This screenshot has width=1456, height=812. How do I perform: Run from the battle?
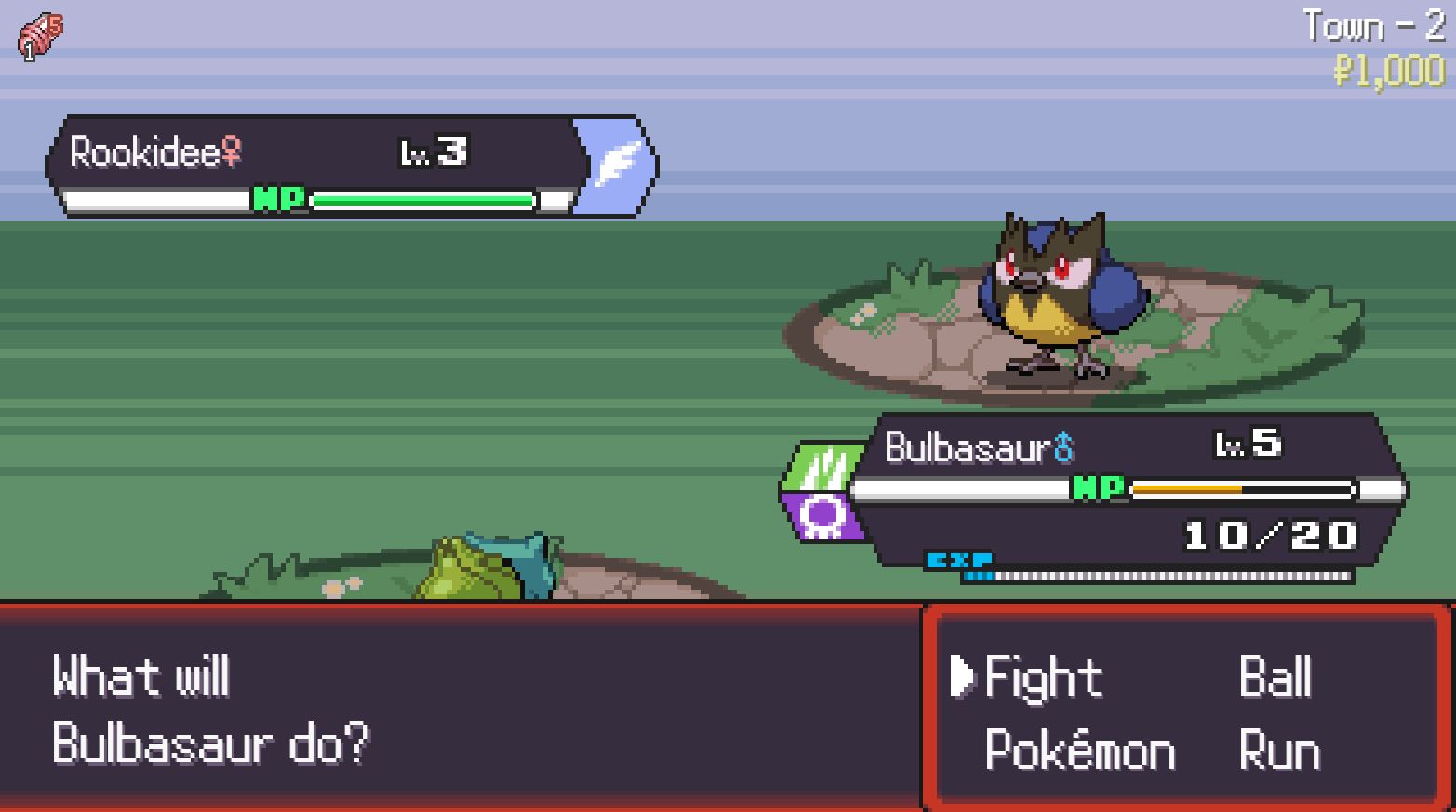[1279, 751]
